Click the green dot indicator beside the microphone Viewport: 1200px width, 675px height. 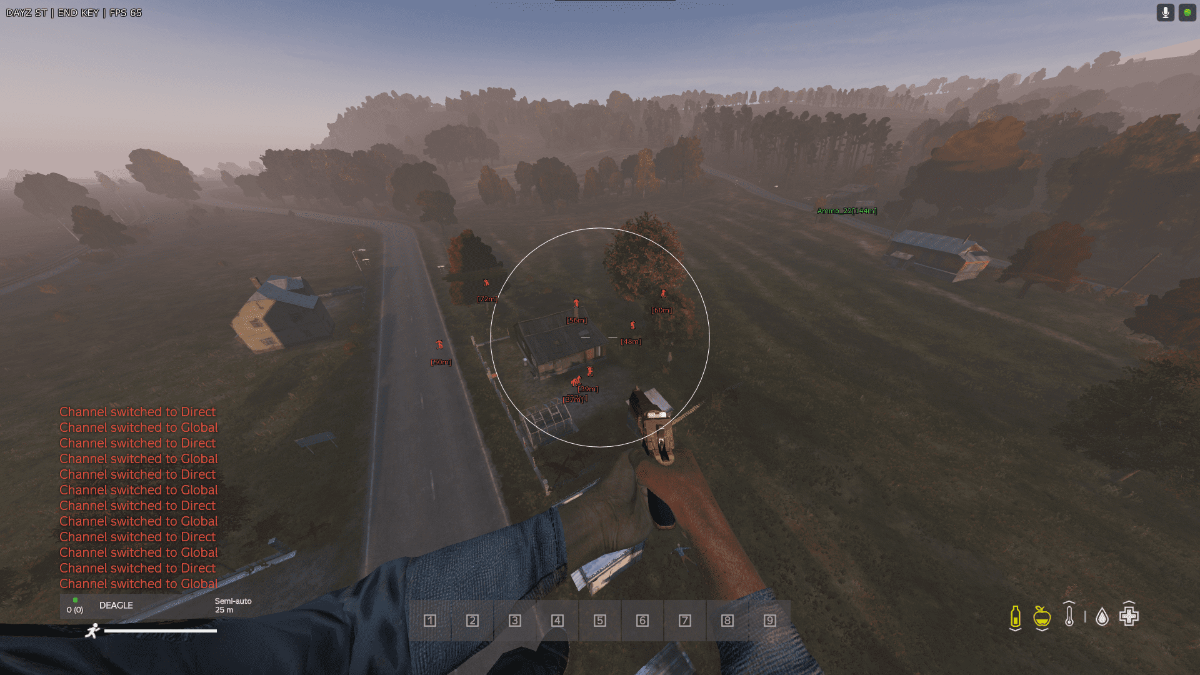point(1187,12)
